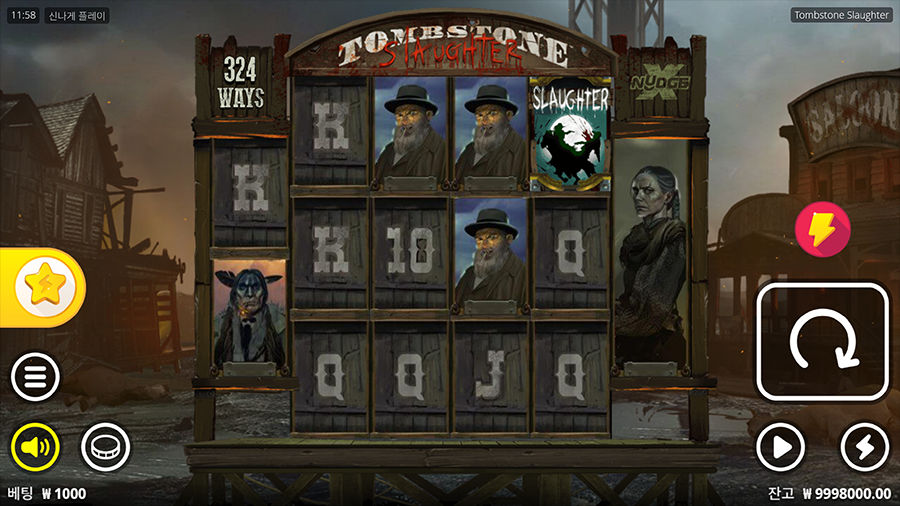This screenshot has height=506, width=900.
Task: Click the 신나게 플레이 label at top
Action: (78, 16)
